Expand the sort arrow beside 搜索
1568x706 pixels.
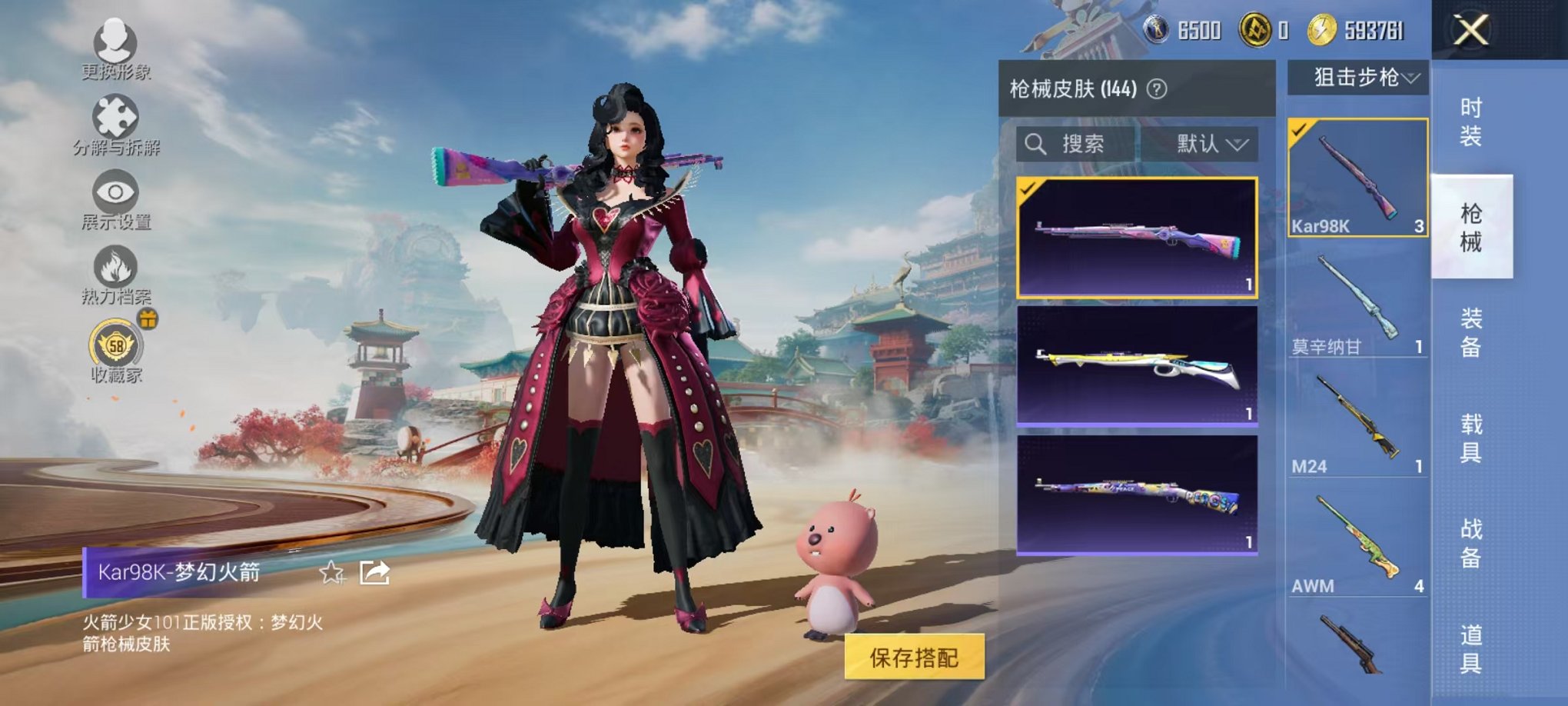pos(1241,145)
